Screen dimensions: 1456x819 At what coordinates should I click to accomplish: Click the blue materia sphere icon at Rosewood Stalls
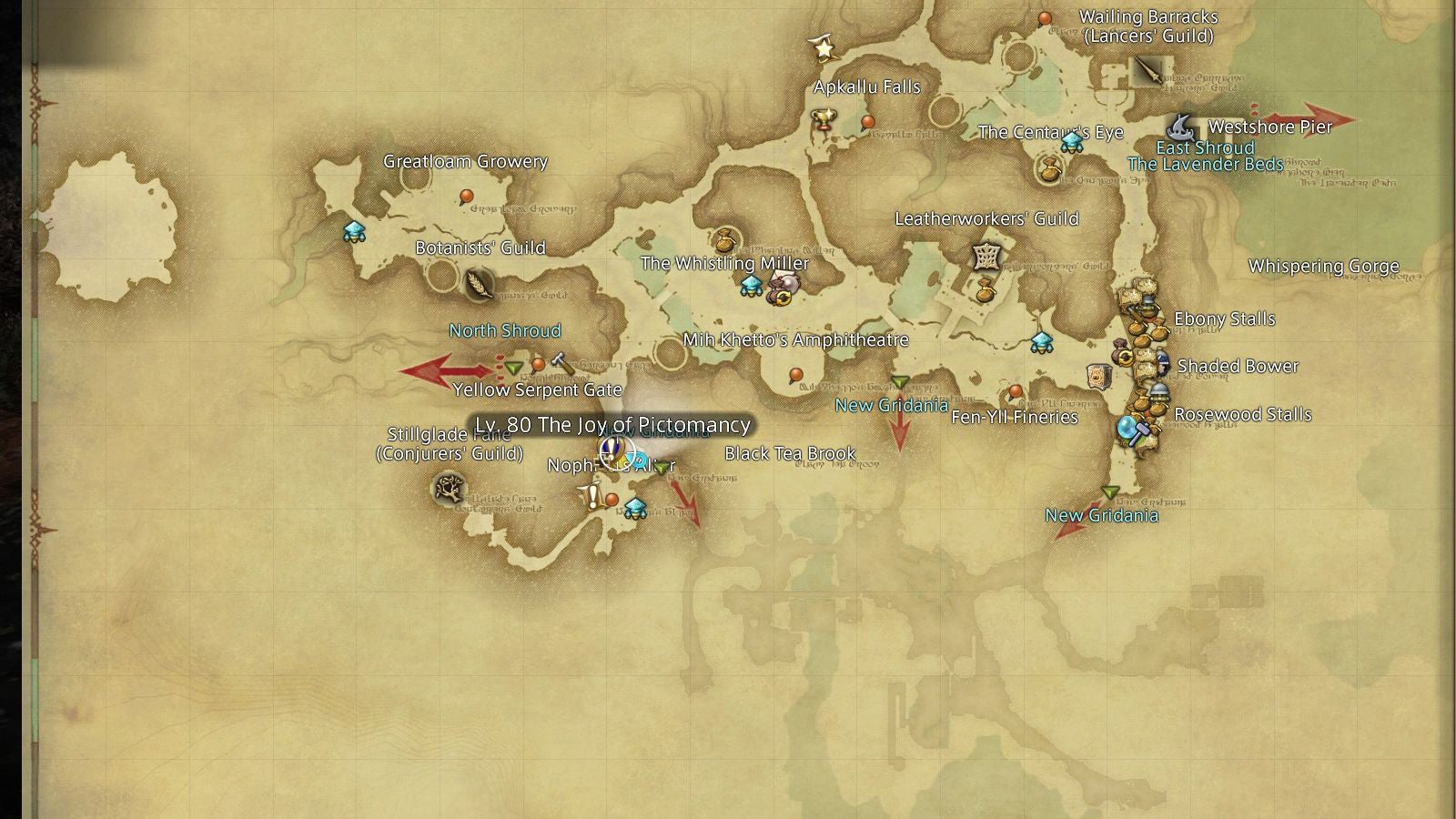point(1127,426)
